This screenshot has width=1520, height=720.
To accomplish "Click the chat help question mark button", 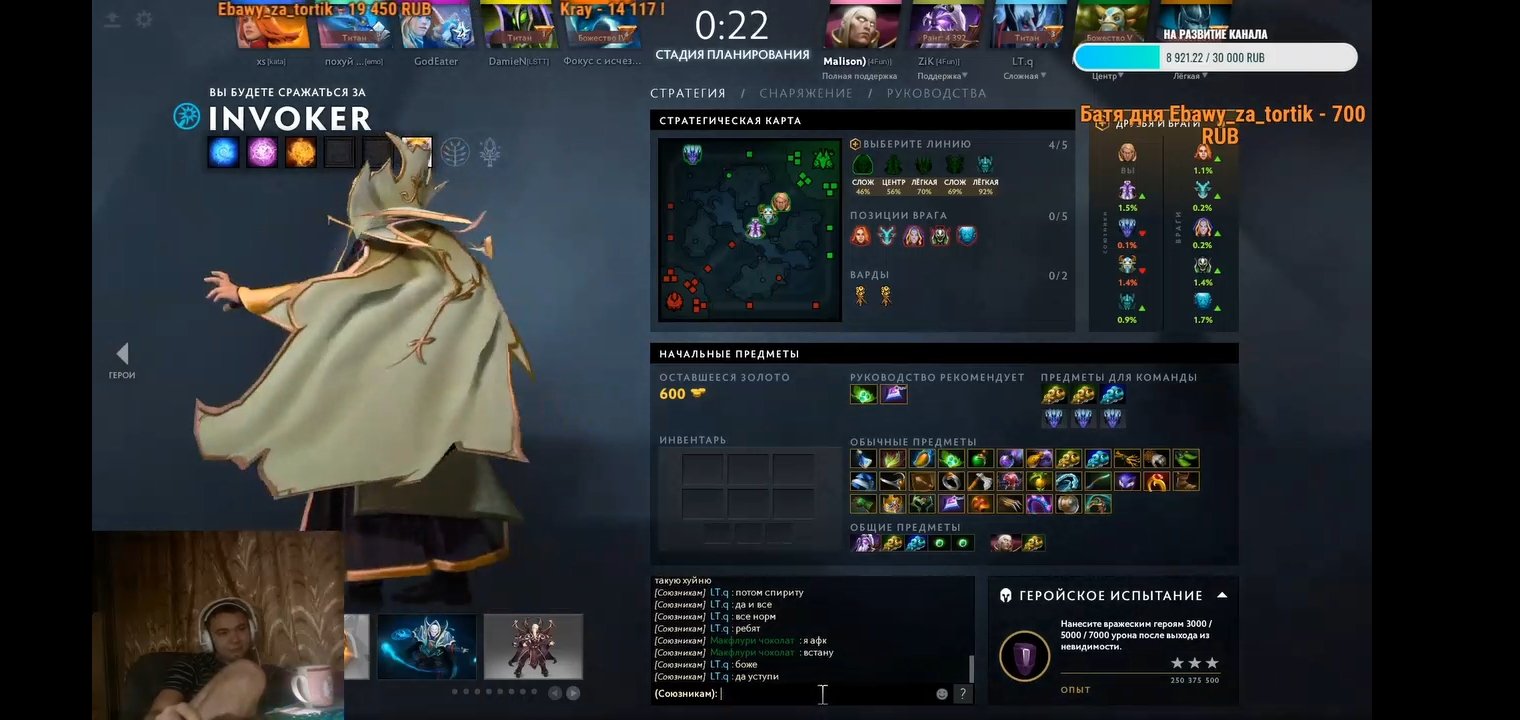I will click(962, 693).
